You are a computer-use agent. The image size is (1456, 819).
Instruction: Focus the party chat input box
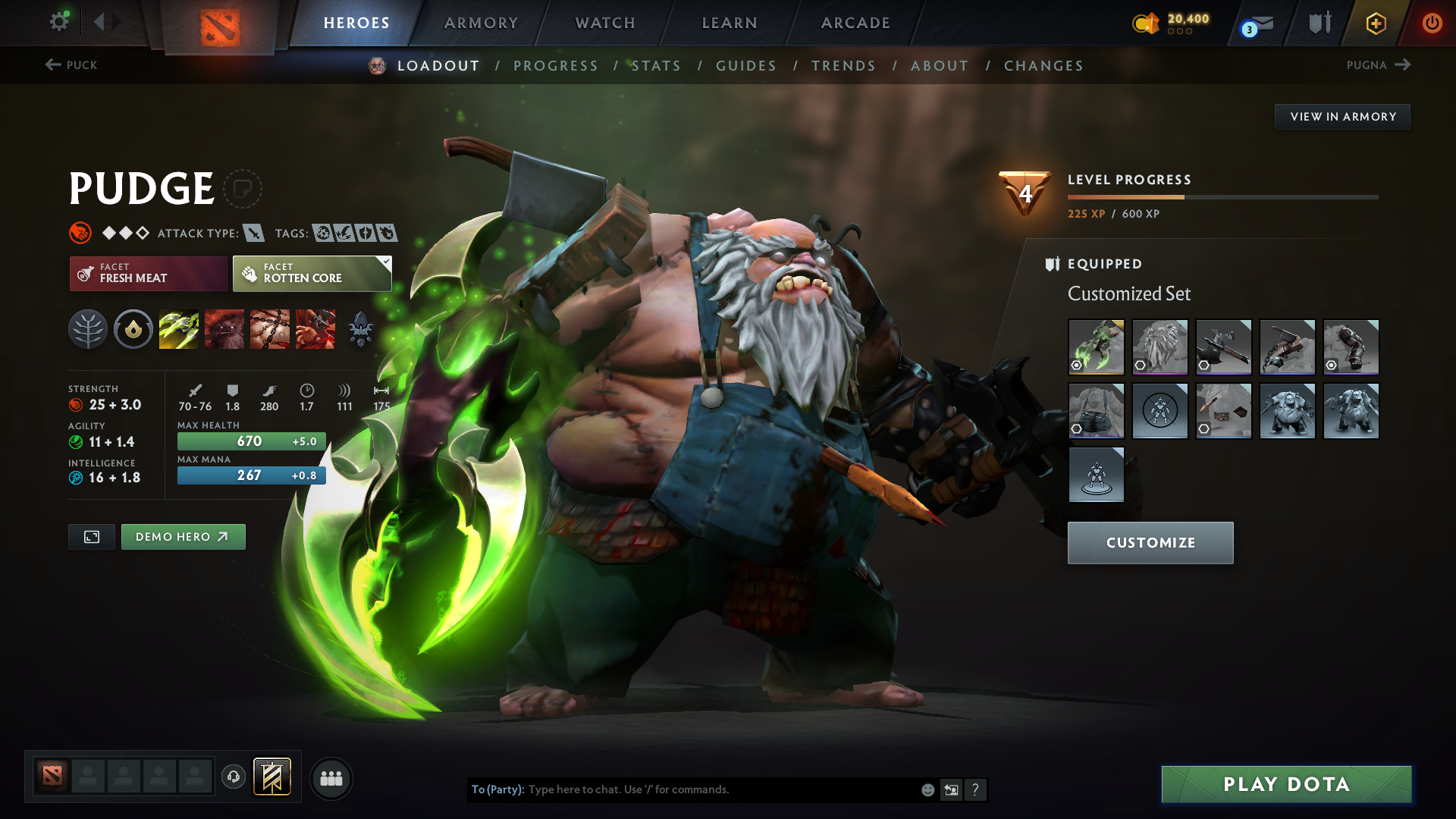click(x=720, y=789)
